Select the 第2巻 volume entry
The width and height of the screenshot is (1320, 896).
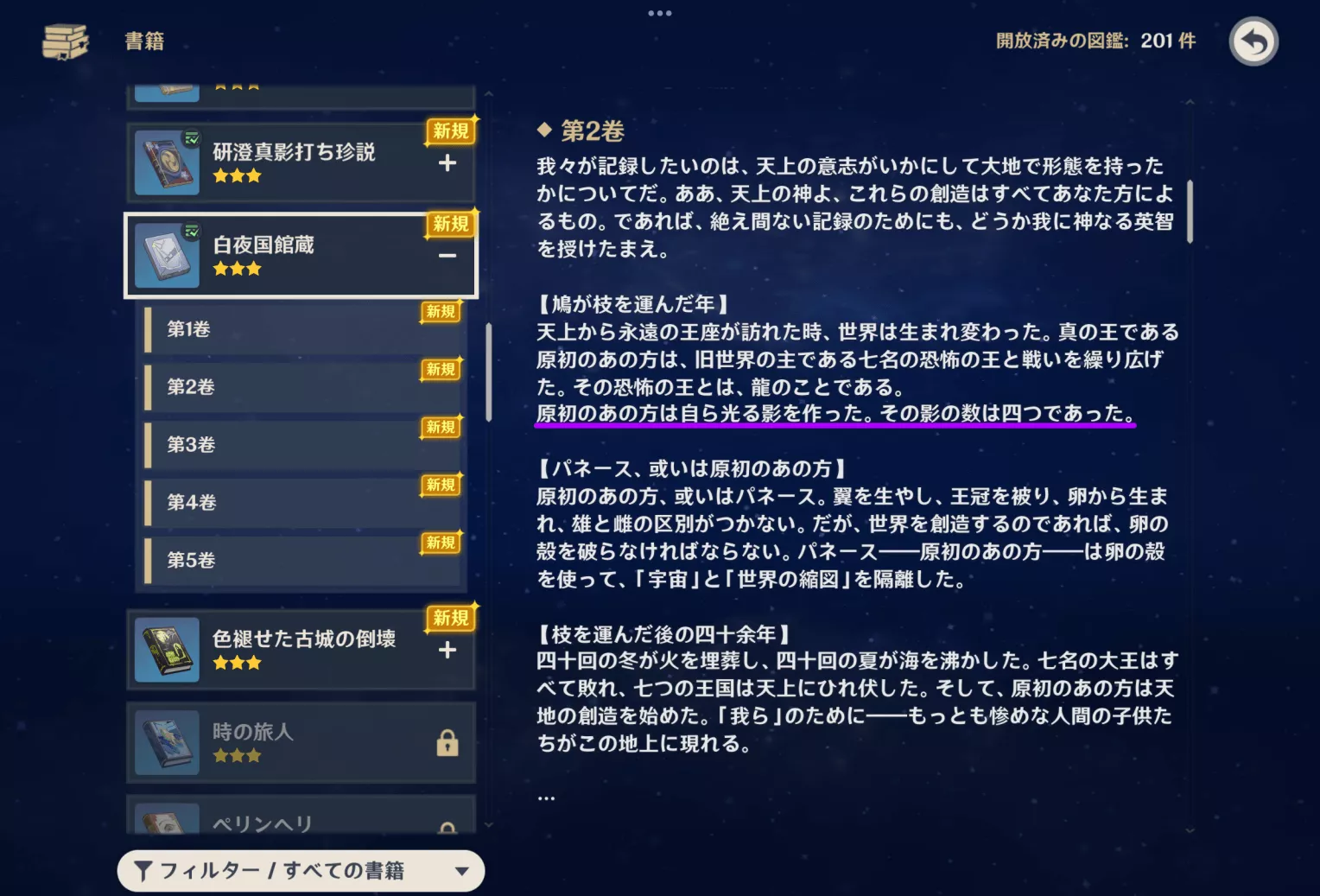302,387
